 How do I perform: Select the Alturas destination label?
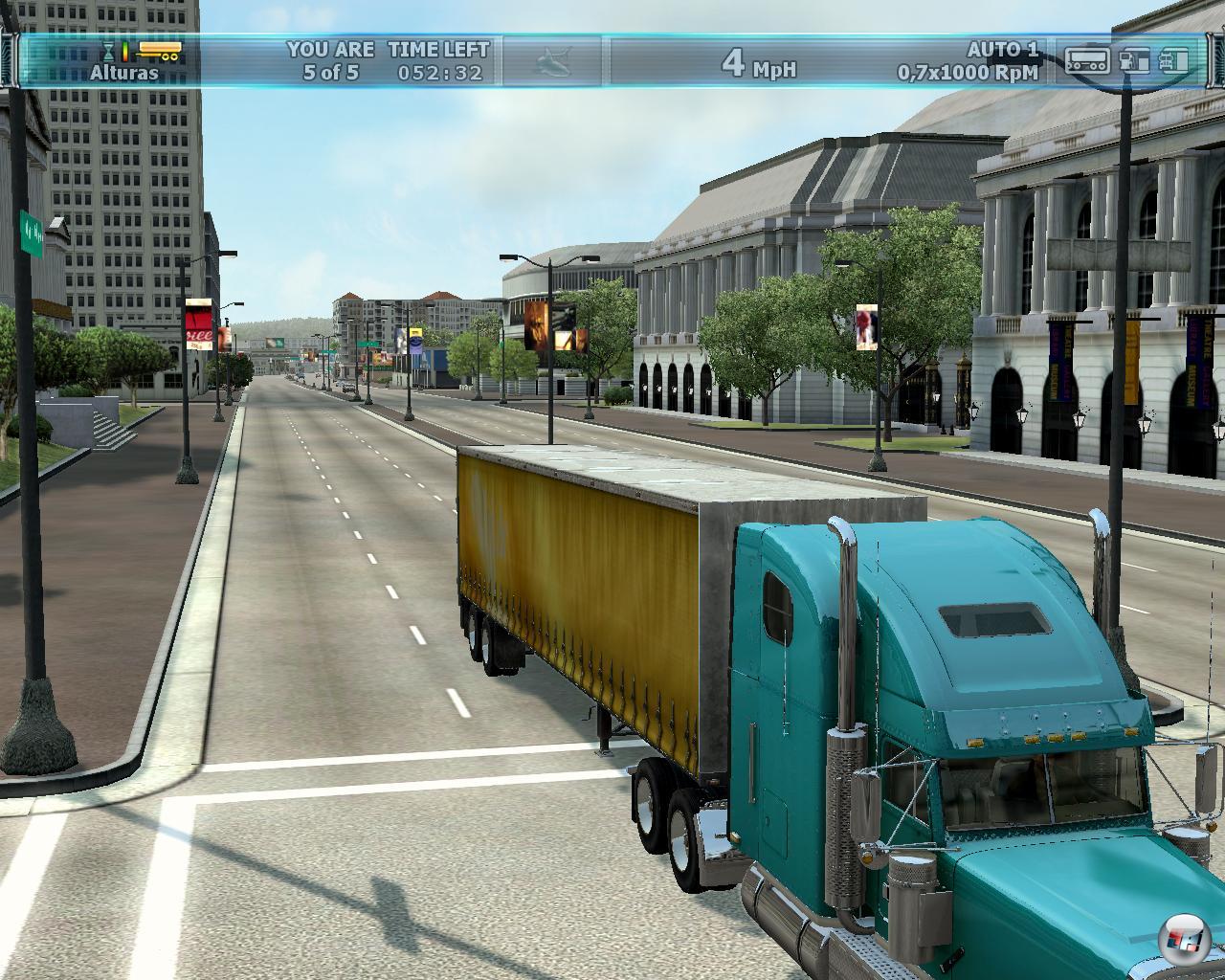coord(124,73)
